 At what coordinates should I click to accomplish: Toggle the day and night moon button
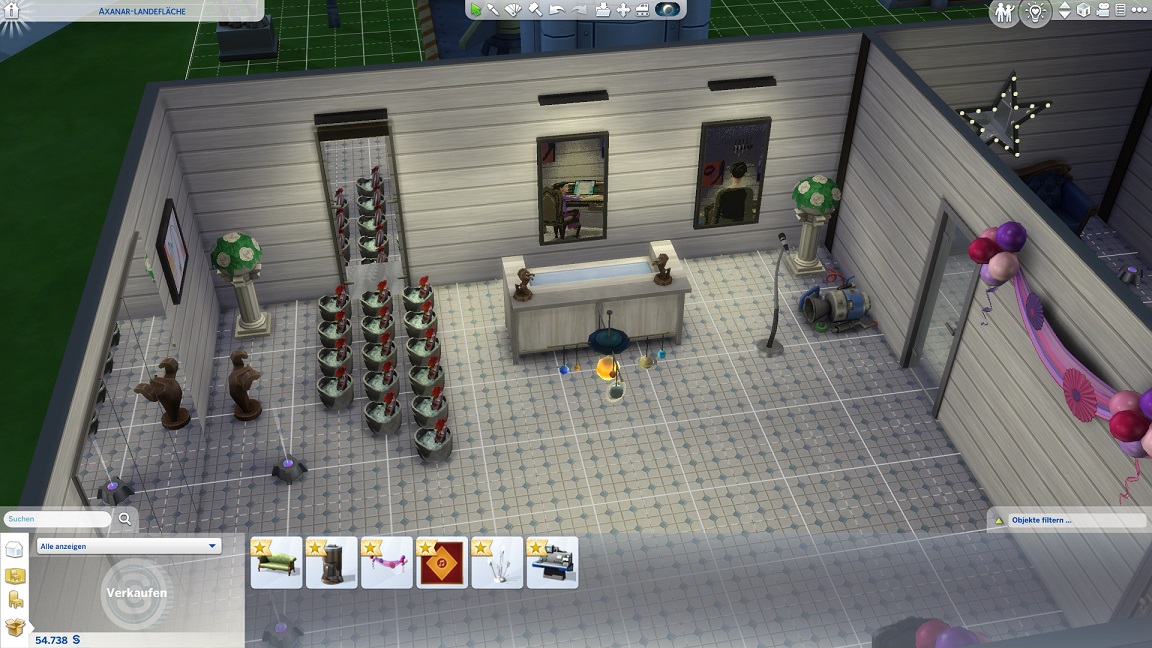[x=668, y=10]
